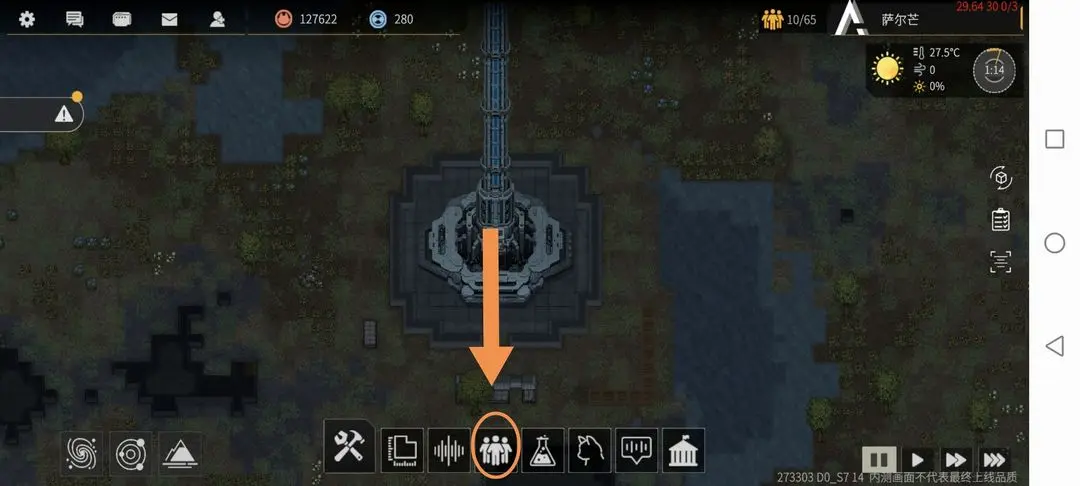Viewport: 1080px width, 486px height.
Task: Open the colonists group menu
Action: [496, 450]
